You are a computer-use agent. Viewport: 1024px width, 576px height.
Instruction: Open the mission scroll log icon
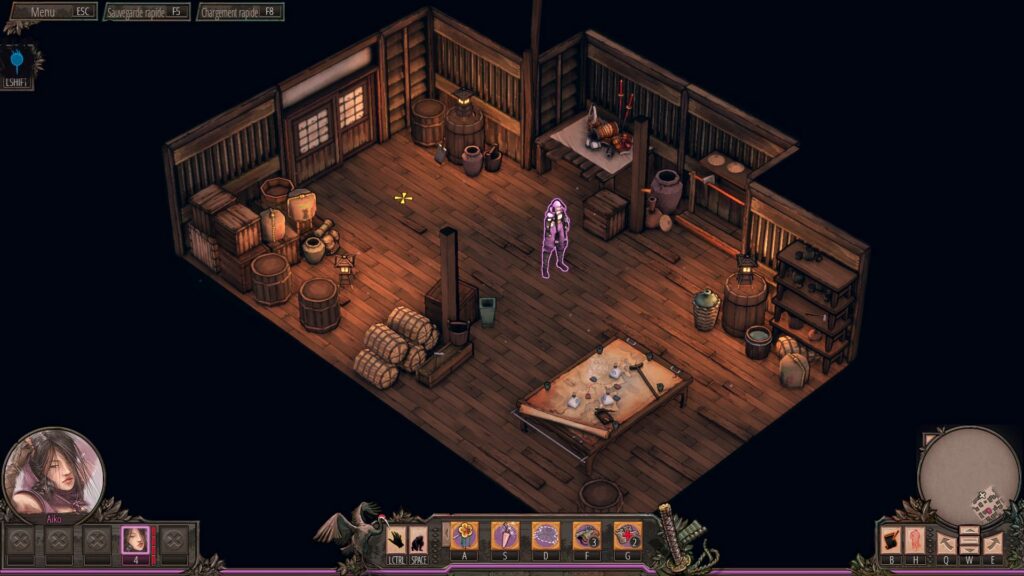point(890,541)
